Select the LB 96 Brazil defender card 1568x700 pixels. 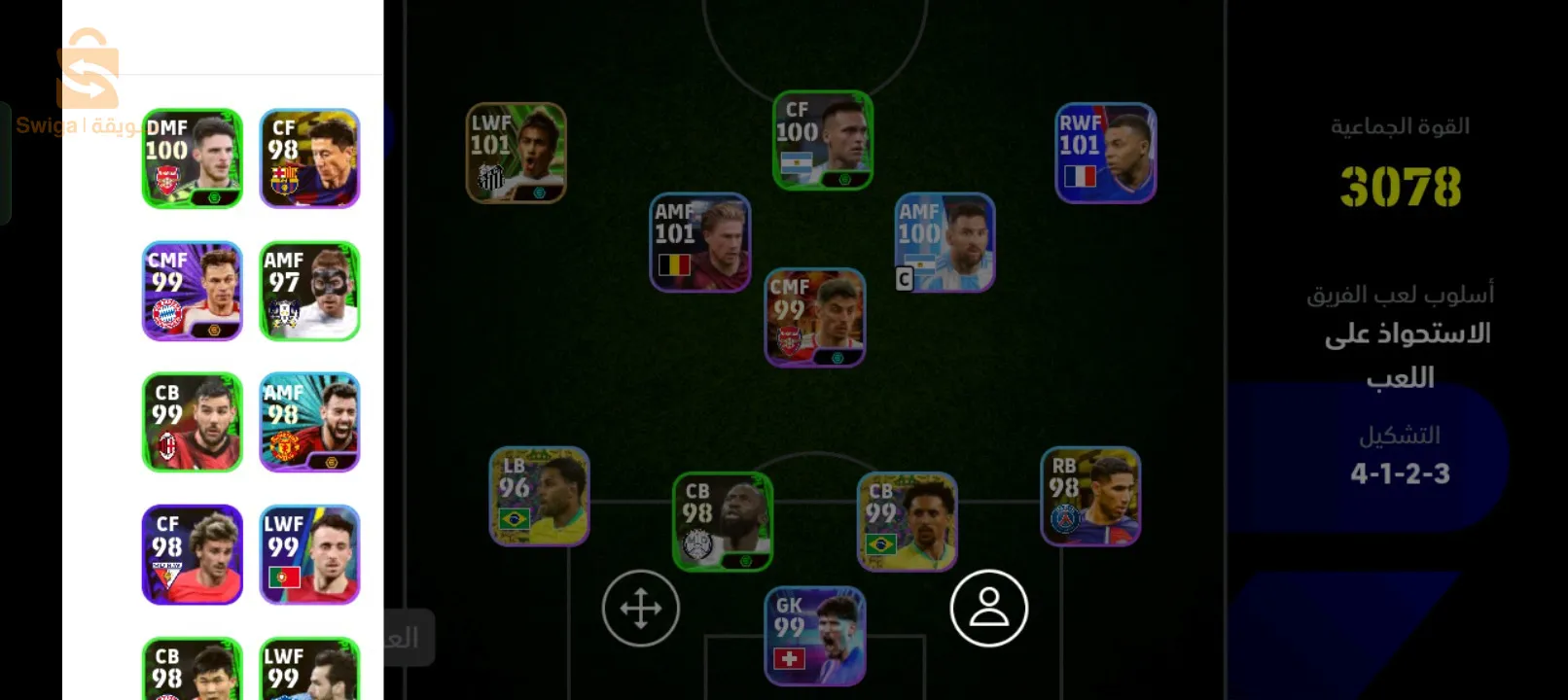point(539,496)
